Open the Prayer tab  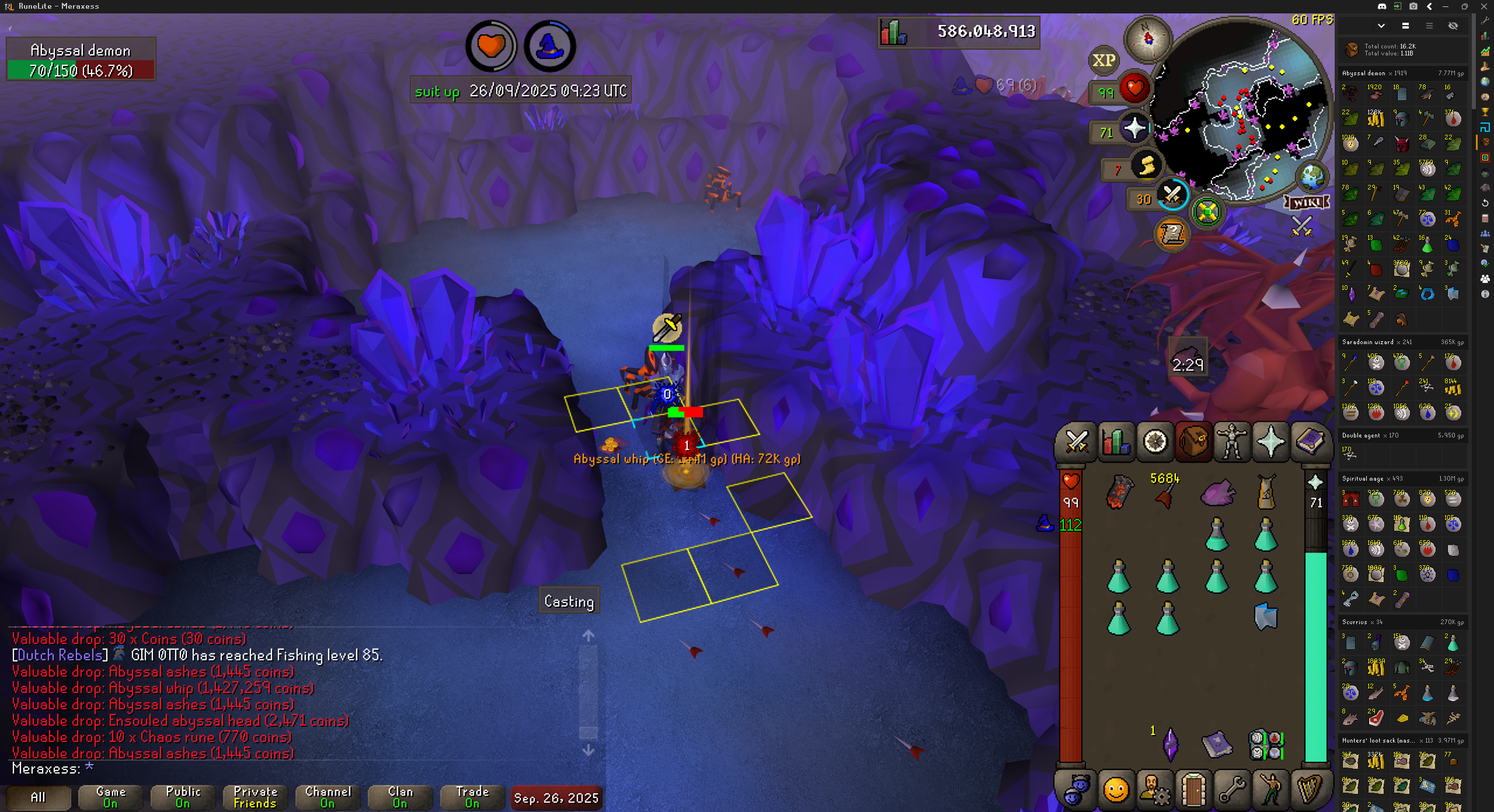[x=1270, y=442]
